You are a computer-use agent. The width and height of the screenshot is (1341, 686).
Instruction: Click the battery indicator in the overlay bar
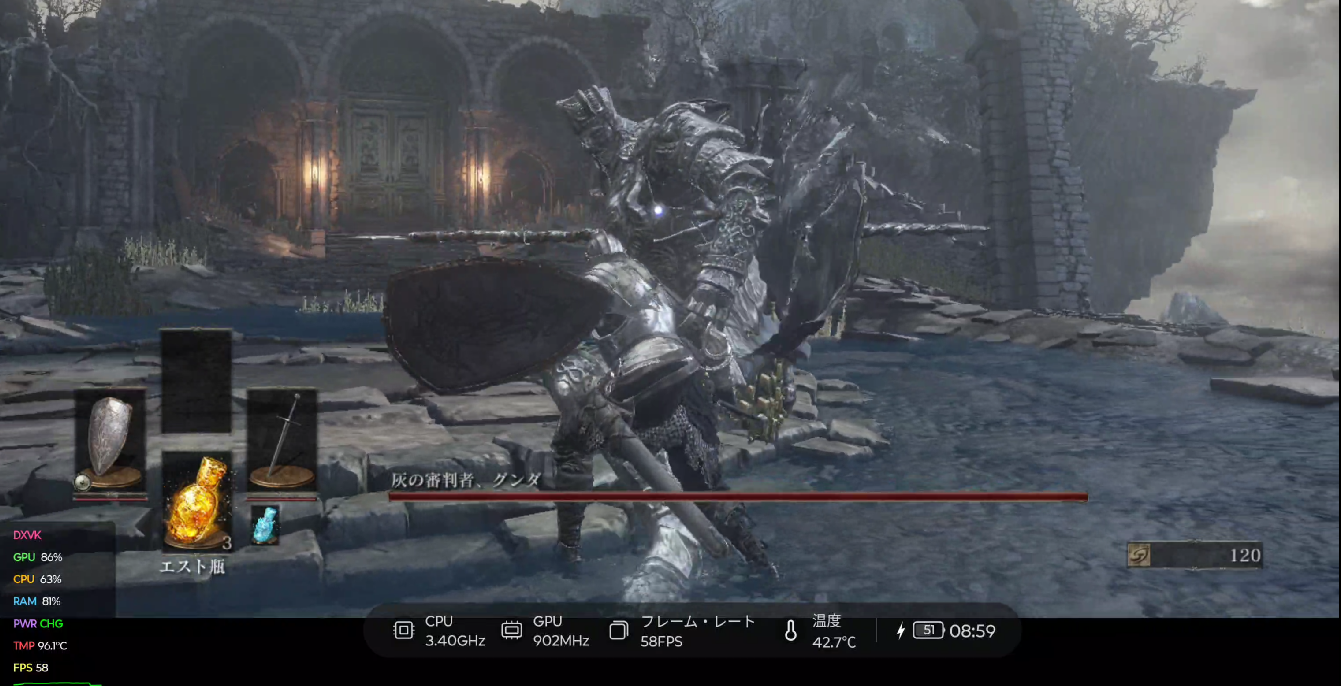pos(928,630)
